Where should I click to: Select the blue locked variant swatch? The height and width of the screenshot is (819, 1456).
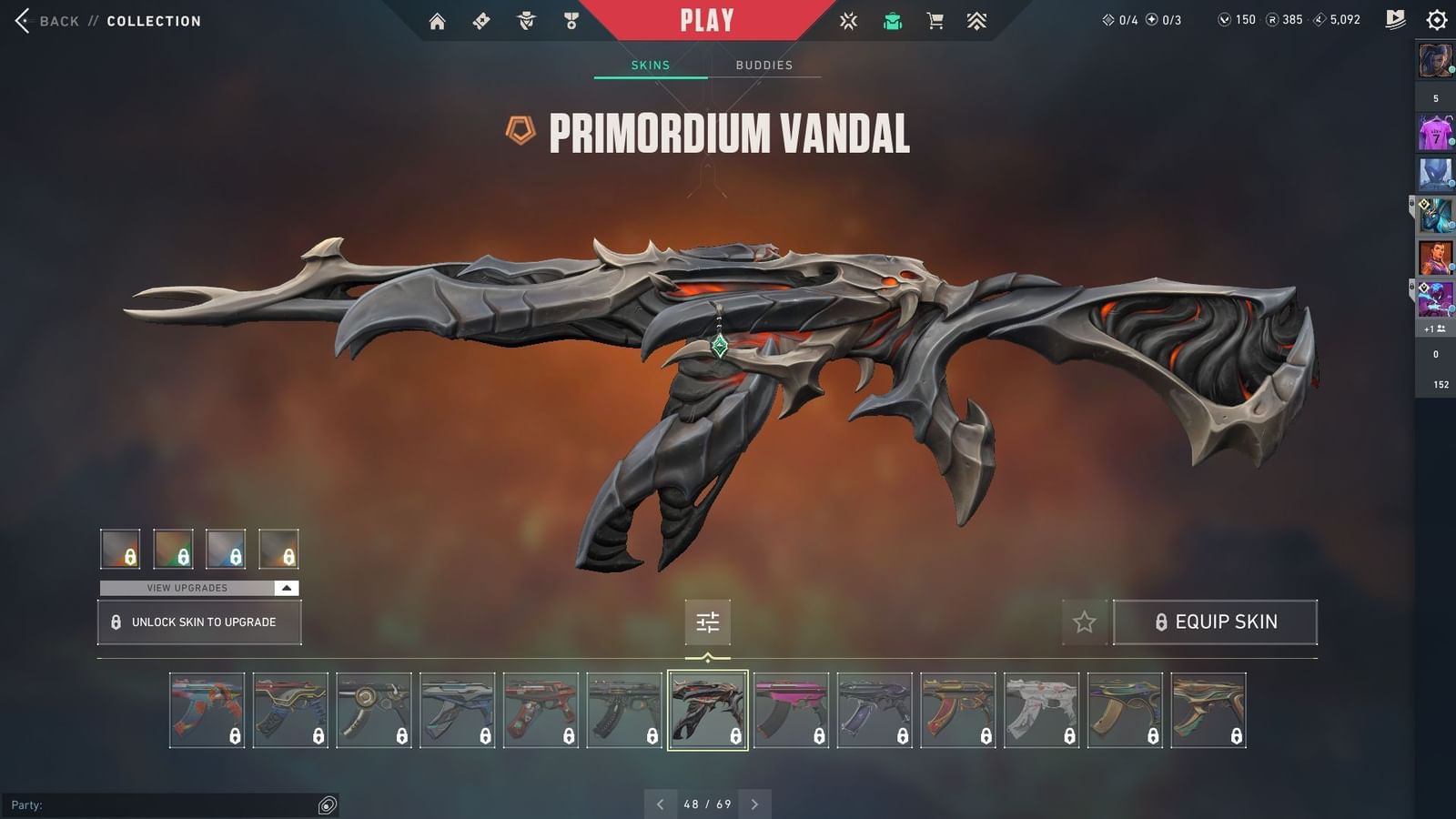[227, 549]
